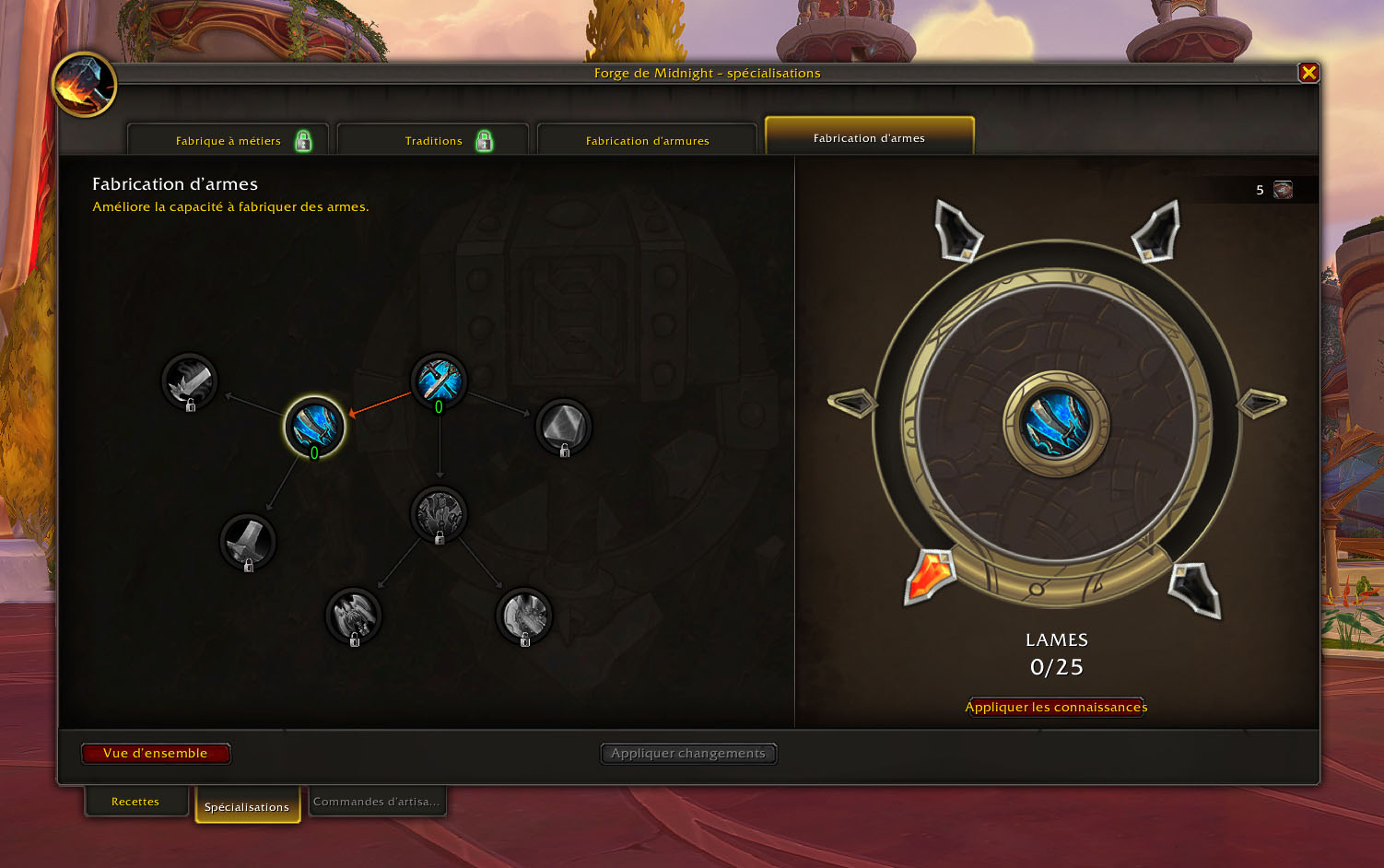Click the large Lames icon in the dial
Viewport: 1384px width, 868px height.
click(x=1056, y=424)
